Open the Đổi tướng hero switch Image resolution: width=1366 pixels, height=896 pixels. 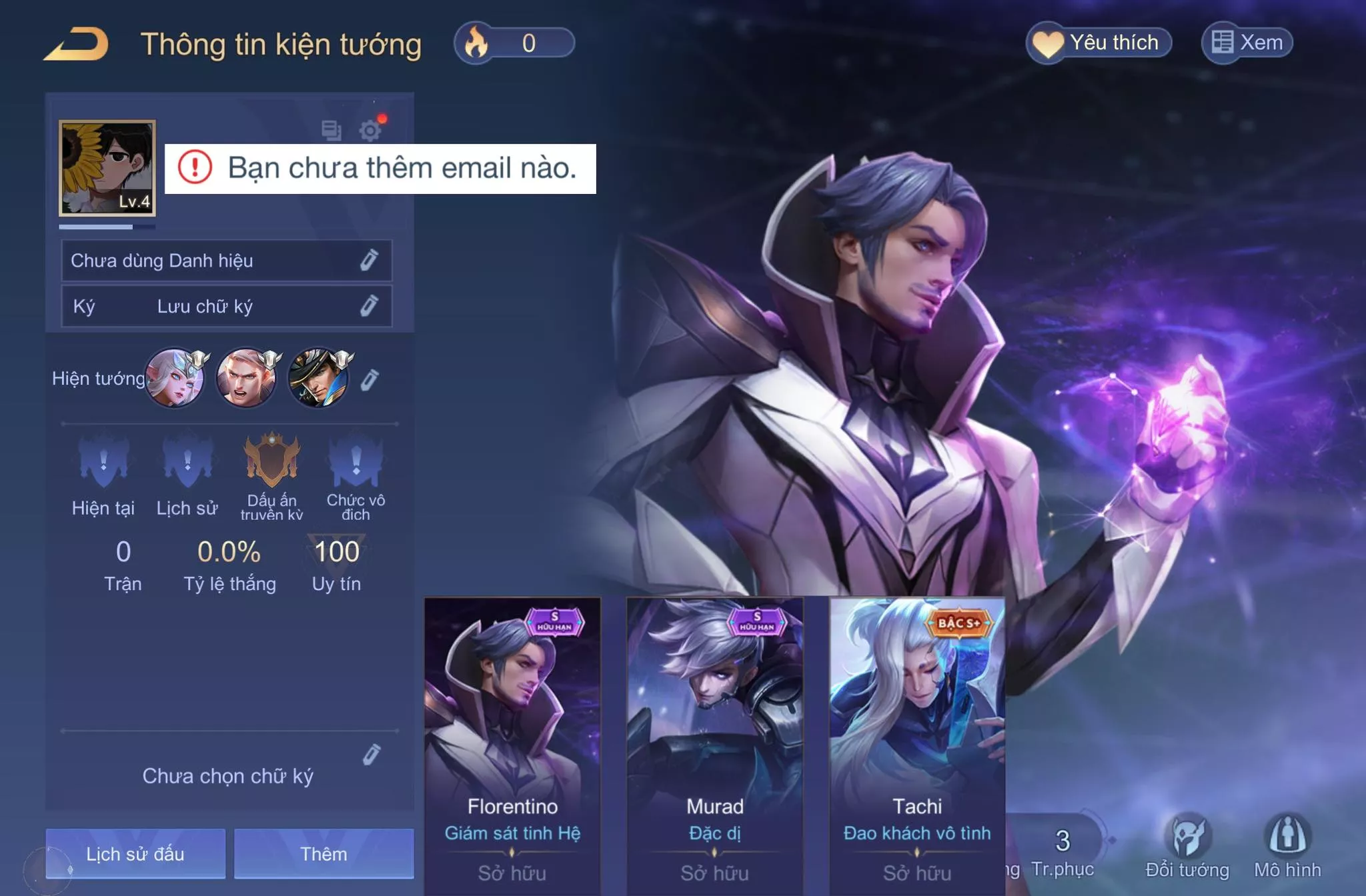[1187, 847]
